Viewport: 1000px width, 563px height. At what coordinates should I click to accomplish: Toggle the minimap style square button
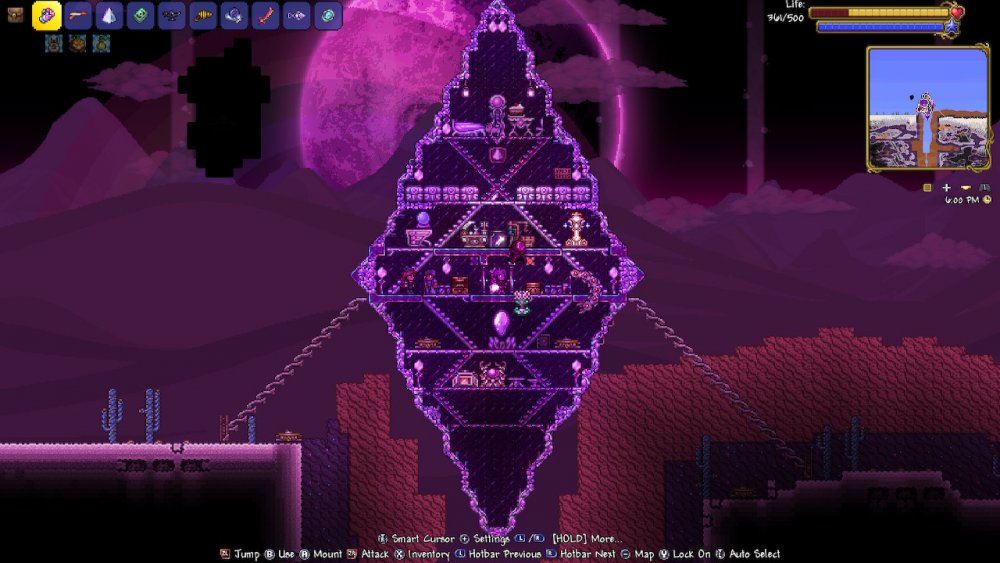[927, 187]
